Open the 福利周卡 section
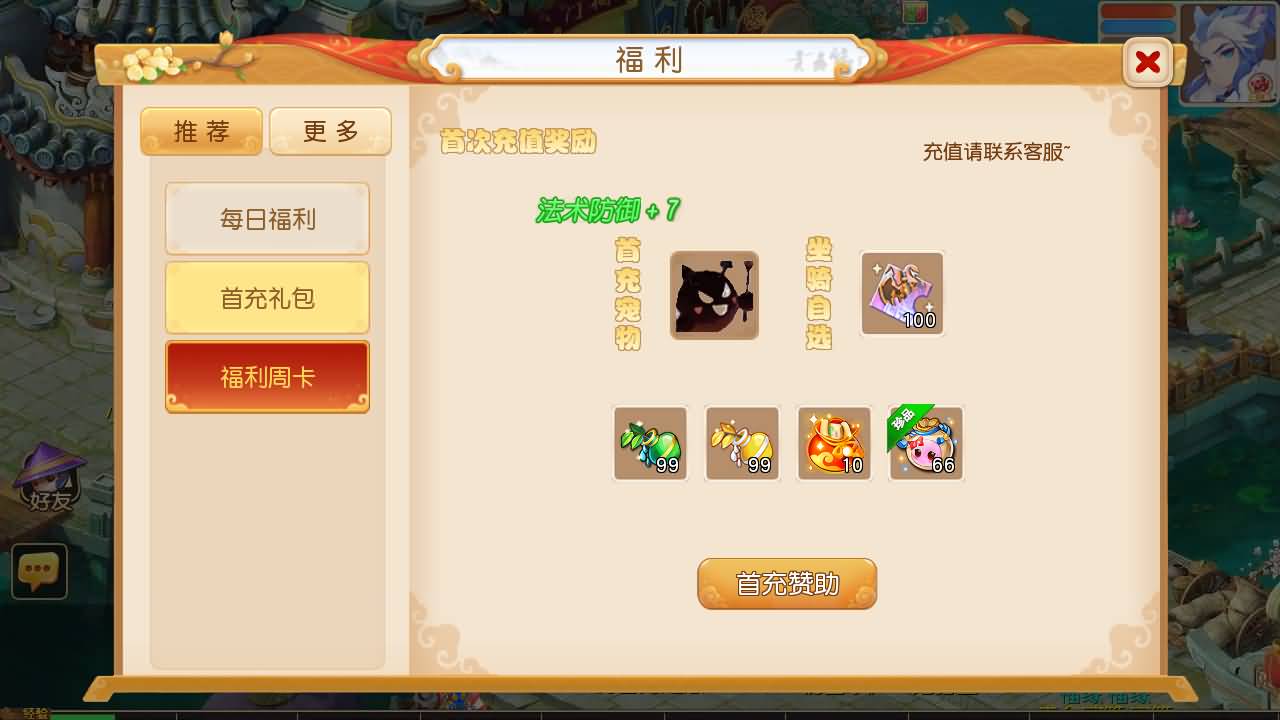 tap(267, 375)
